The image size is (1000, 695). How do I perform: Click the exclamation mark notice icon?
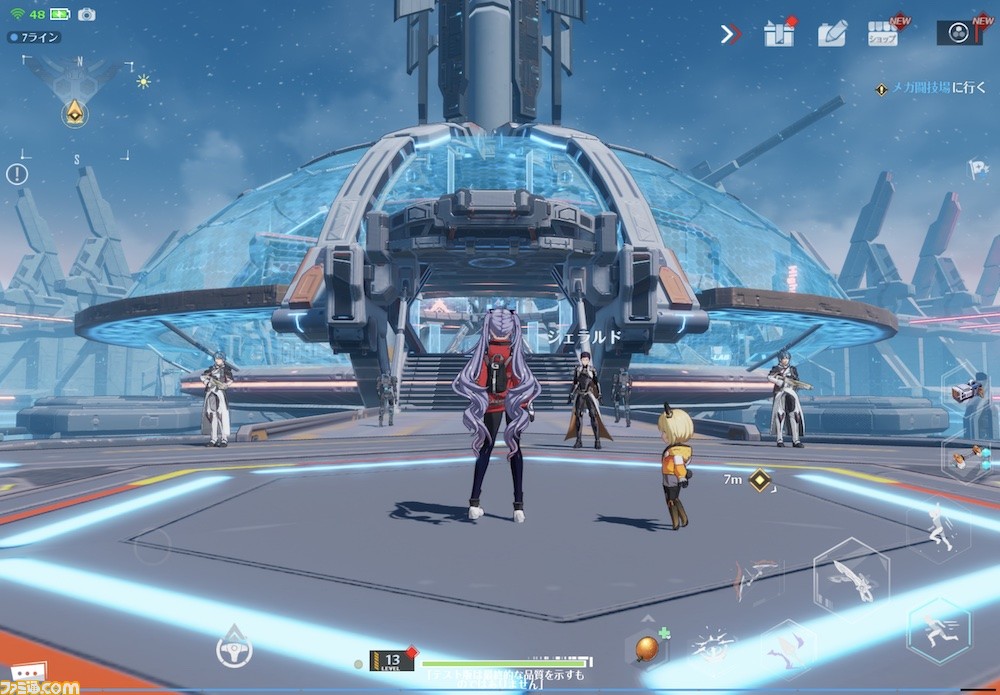[17, 174]
